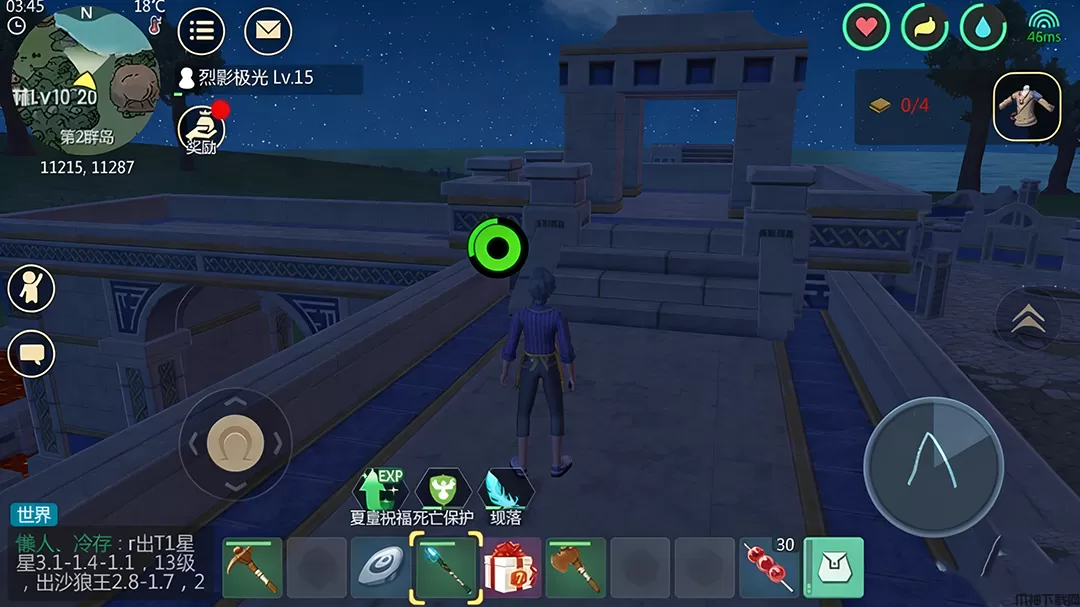Screen dimensions: 1080x607
Task: Open the red gift box slot
Action: (x=511, y=568)
